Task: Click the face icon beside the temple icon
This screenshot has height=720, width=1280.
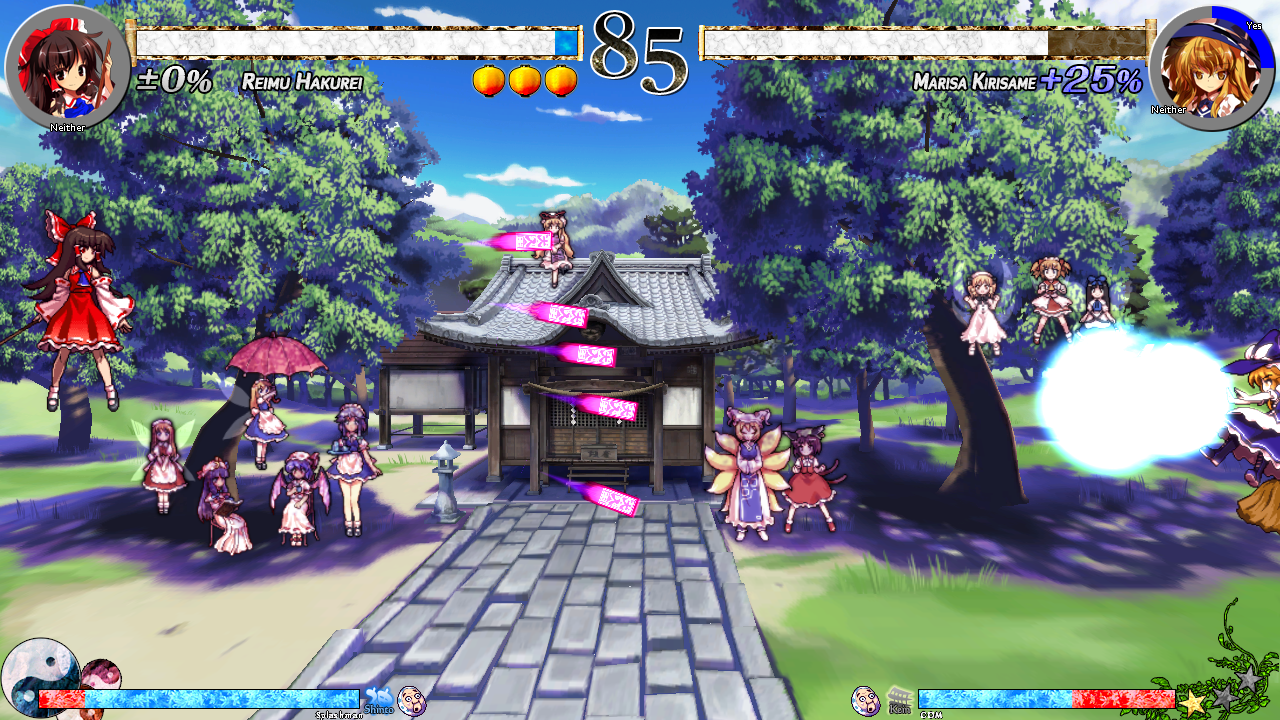Action: 865,700
